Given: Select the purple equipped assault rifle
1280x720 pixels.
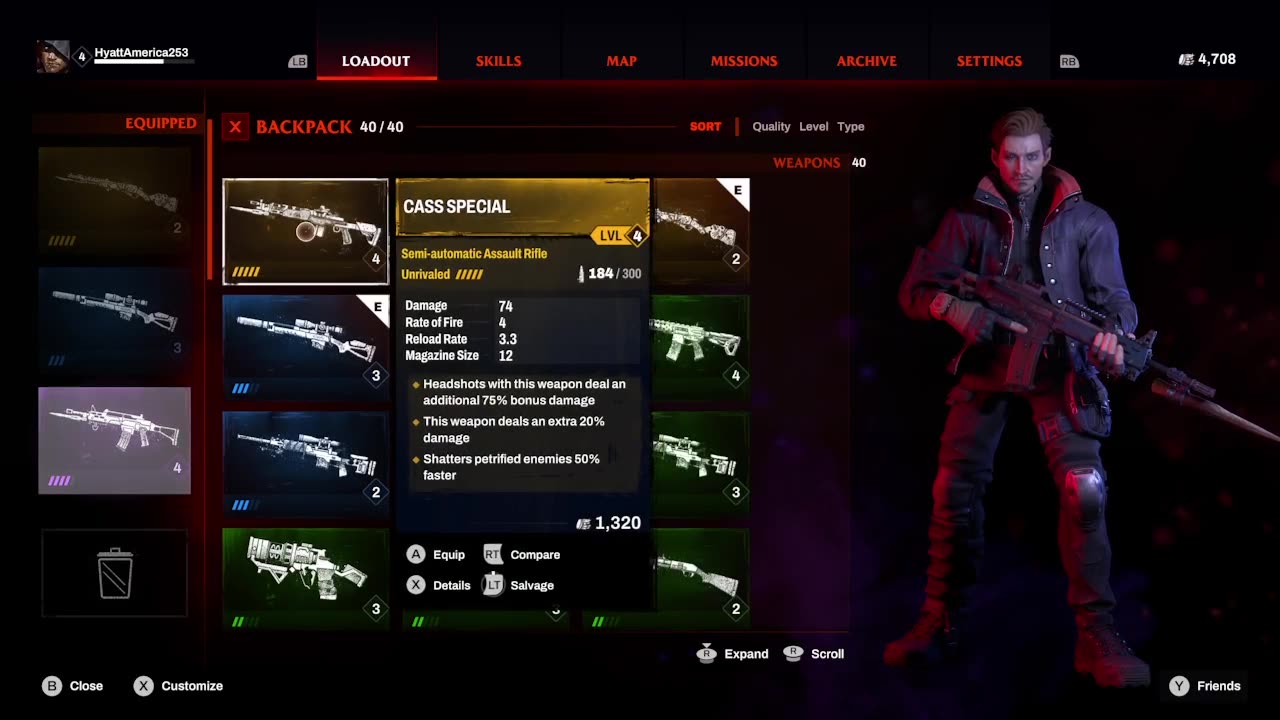Looking at the screenshot, I should point(114,440).
